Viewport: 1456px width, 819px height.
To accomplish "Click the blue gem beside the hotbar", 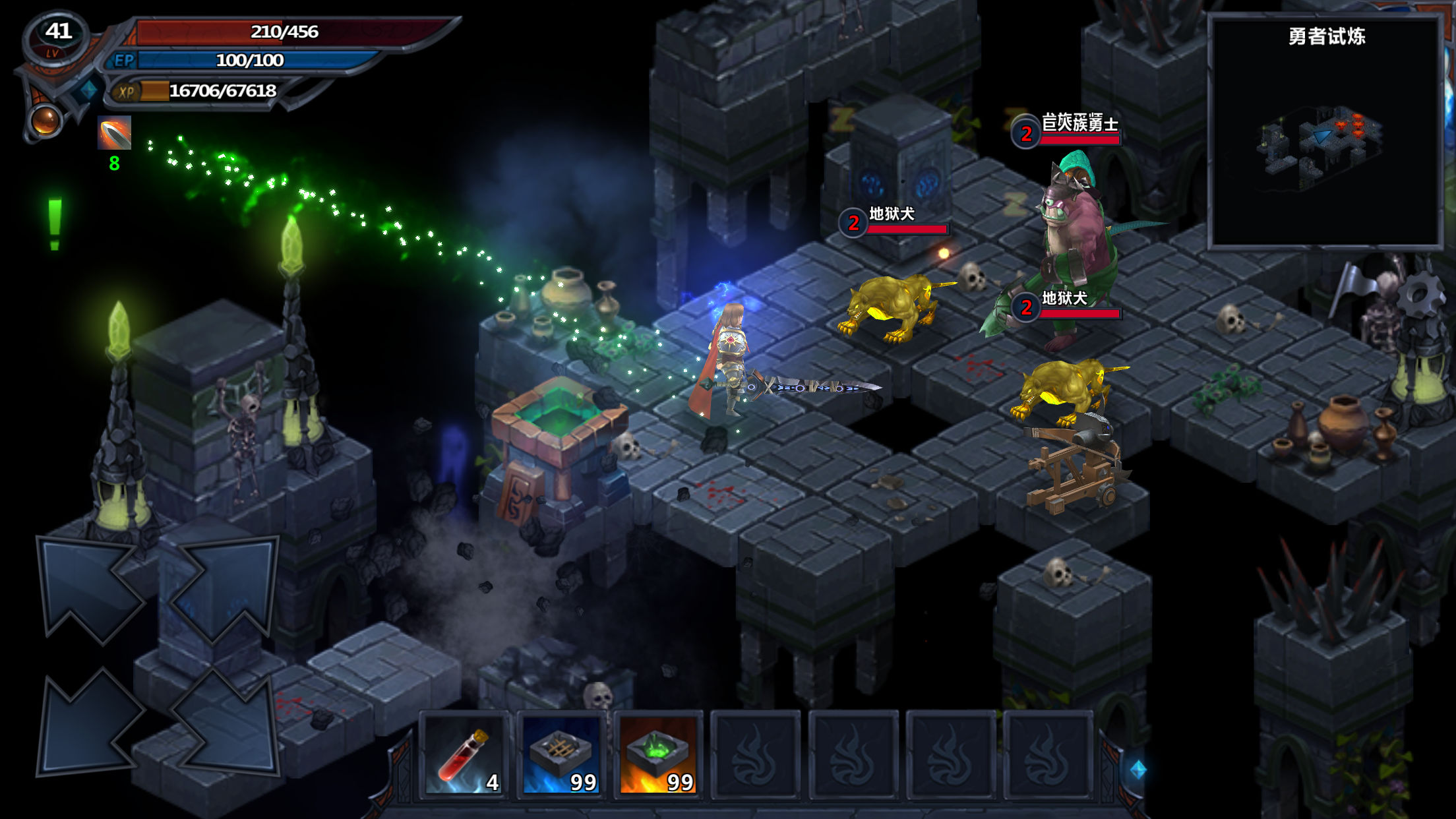I will click(1138, 769).
